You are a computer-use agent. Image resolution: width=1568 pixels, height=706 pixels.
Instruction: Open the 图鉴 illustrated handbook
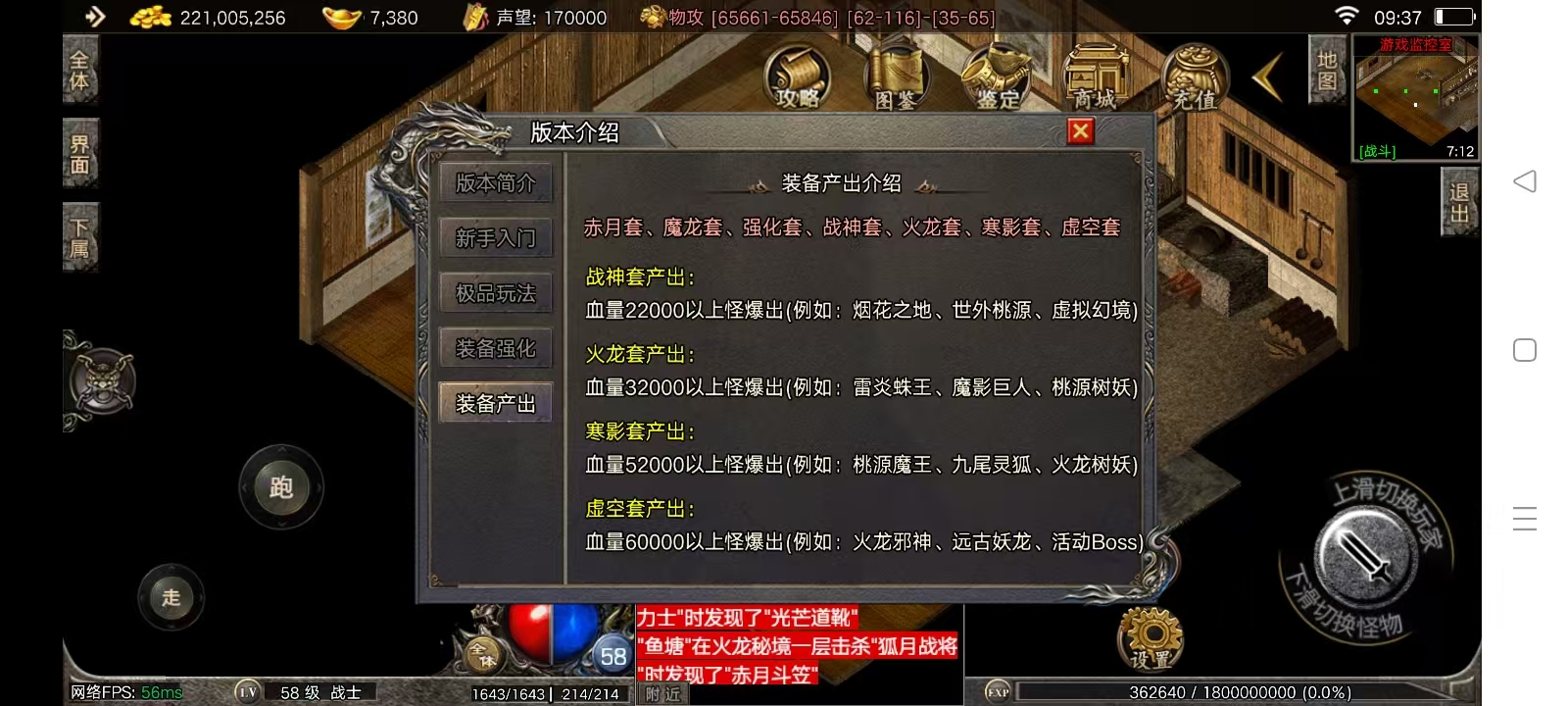tap(898, 78)
